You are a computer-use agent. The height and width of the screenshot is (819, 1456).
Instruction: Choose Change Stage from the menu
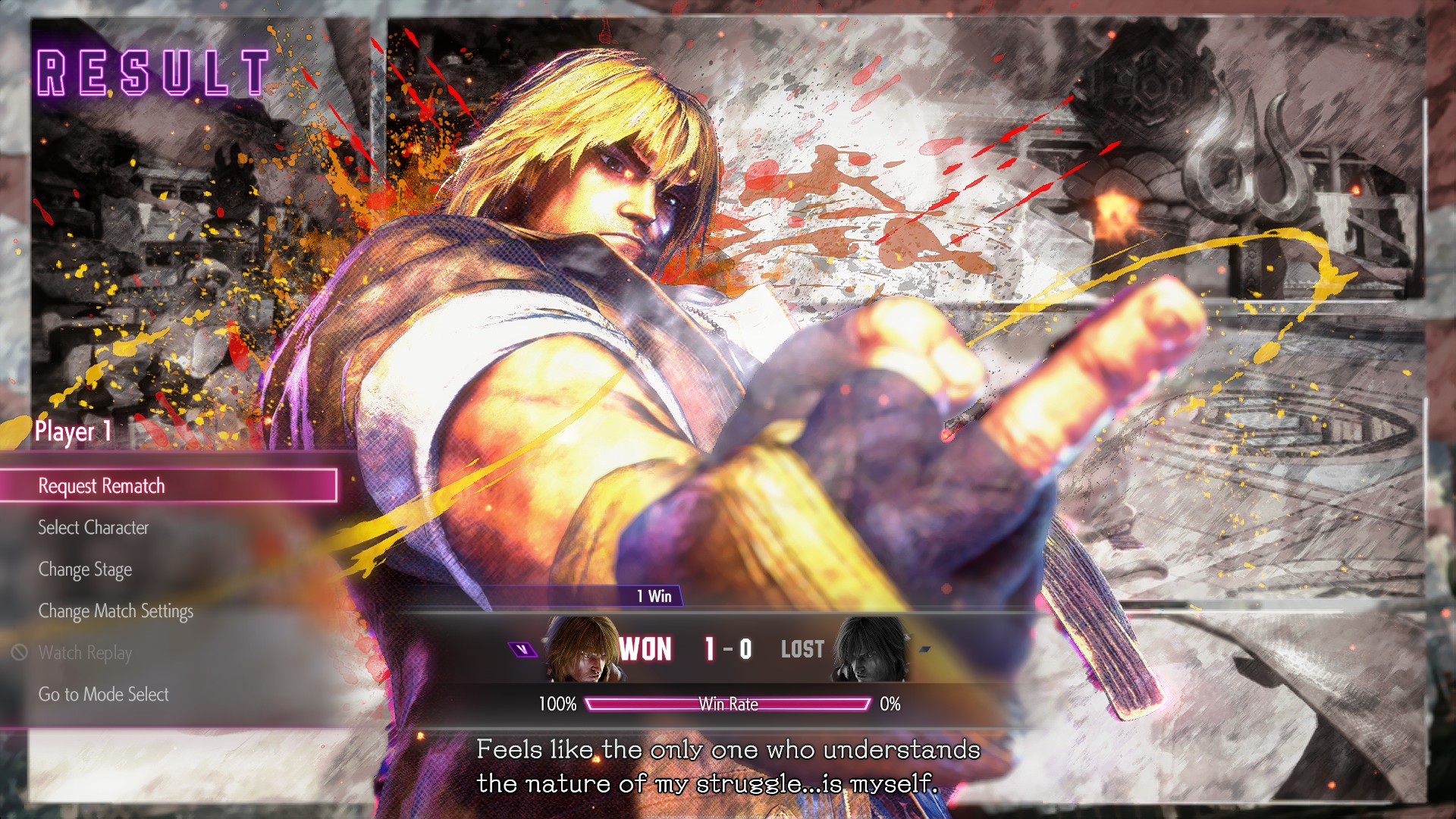point(85,570)
